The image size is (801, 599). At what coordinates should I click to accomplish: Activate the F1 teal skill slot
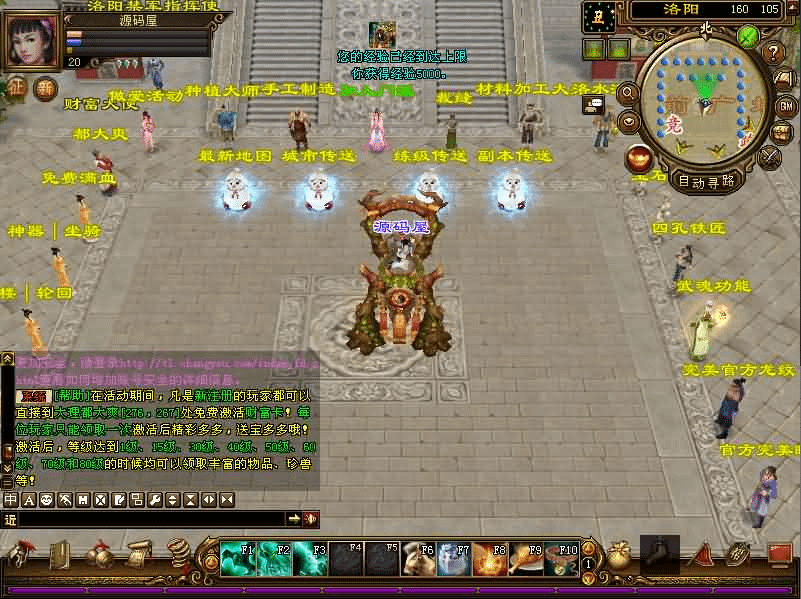click(238, 557)
